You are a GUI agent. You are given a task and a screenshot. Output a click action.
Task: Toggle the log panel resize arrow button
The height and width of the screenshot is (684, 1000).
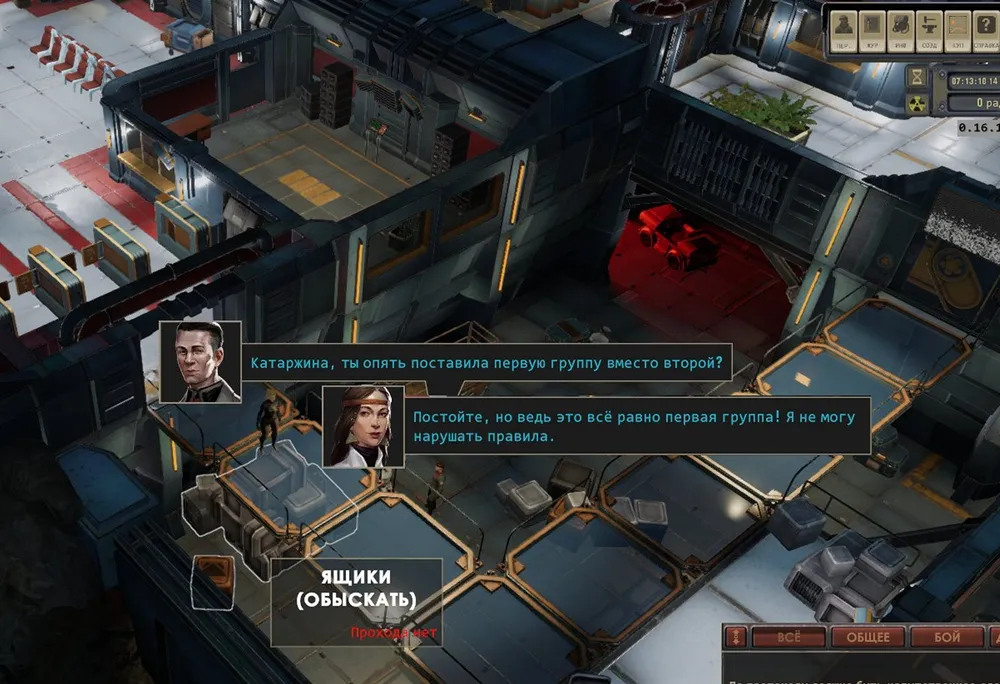(736, 637)
